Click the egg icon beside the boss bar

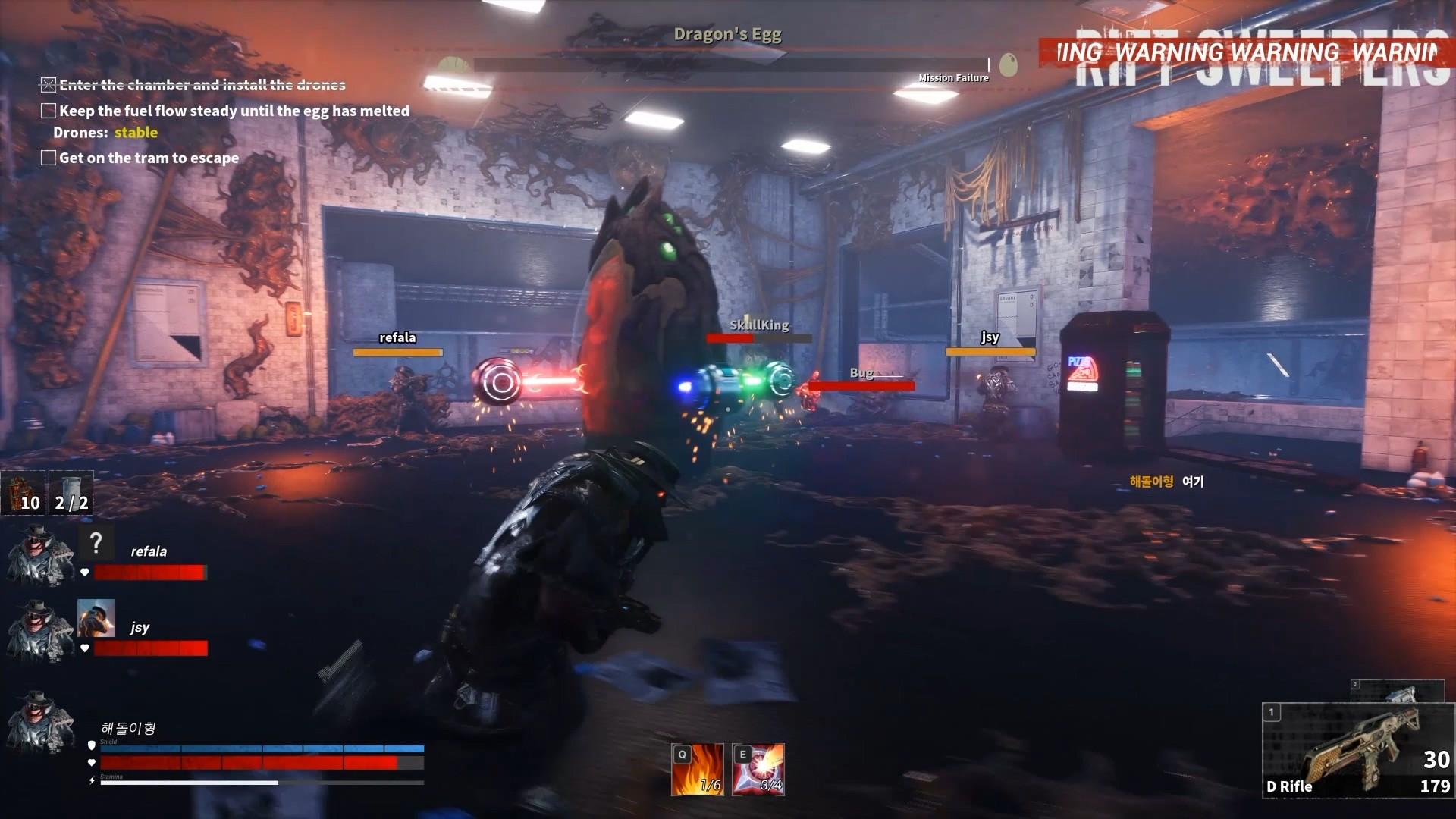coord(1008,65)
